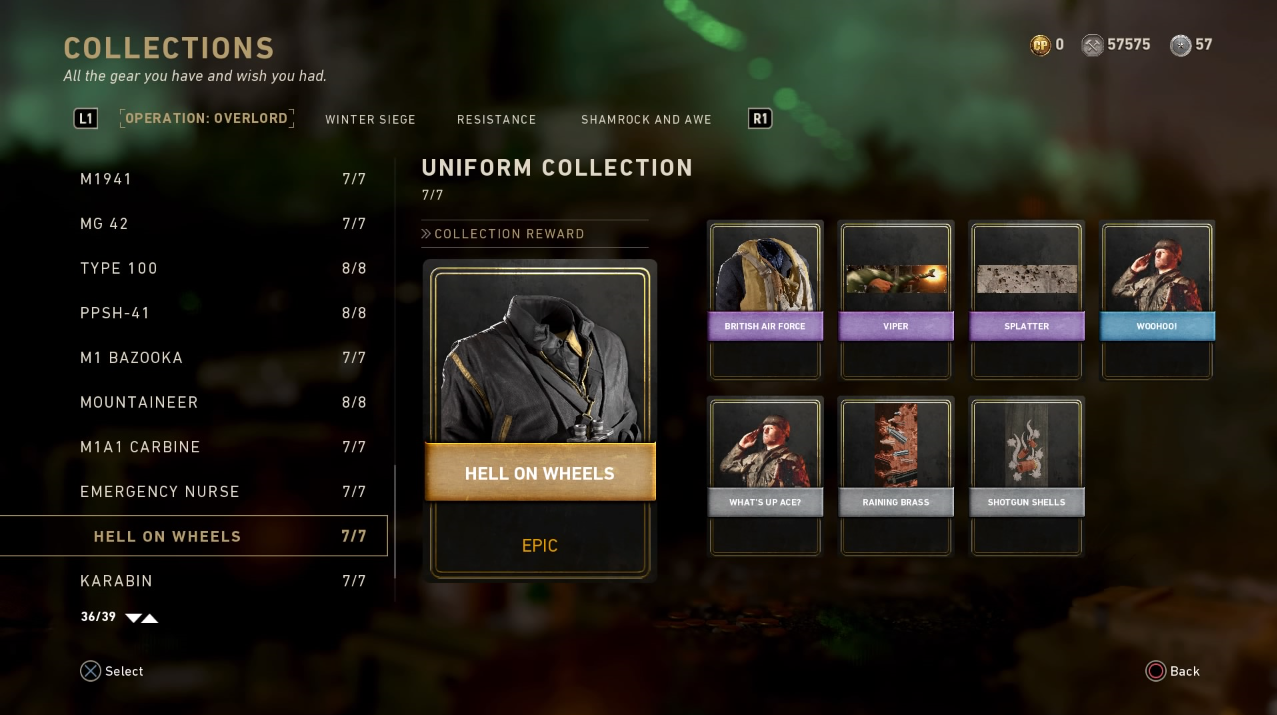Select the Resistance tab
This screenshot has height=715, width=1277.
tap(496, 120)
